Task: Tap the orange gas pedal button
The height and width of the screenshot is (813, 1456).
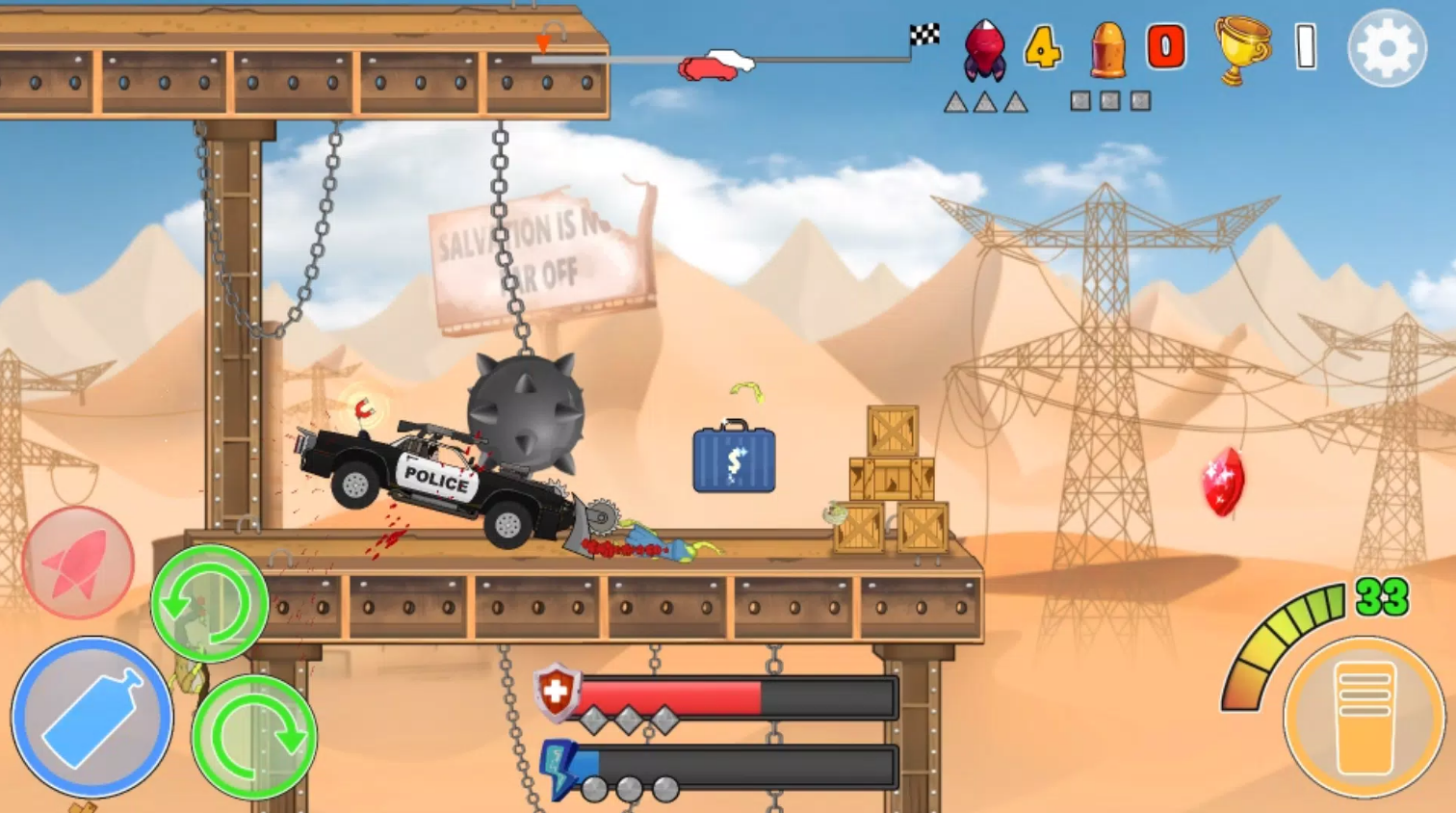Action: [x=1364, y=718]
